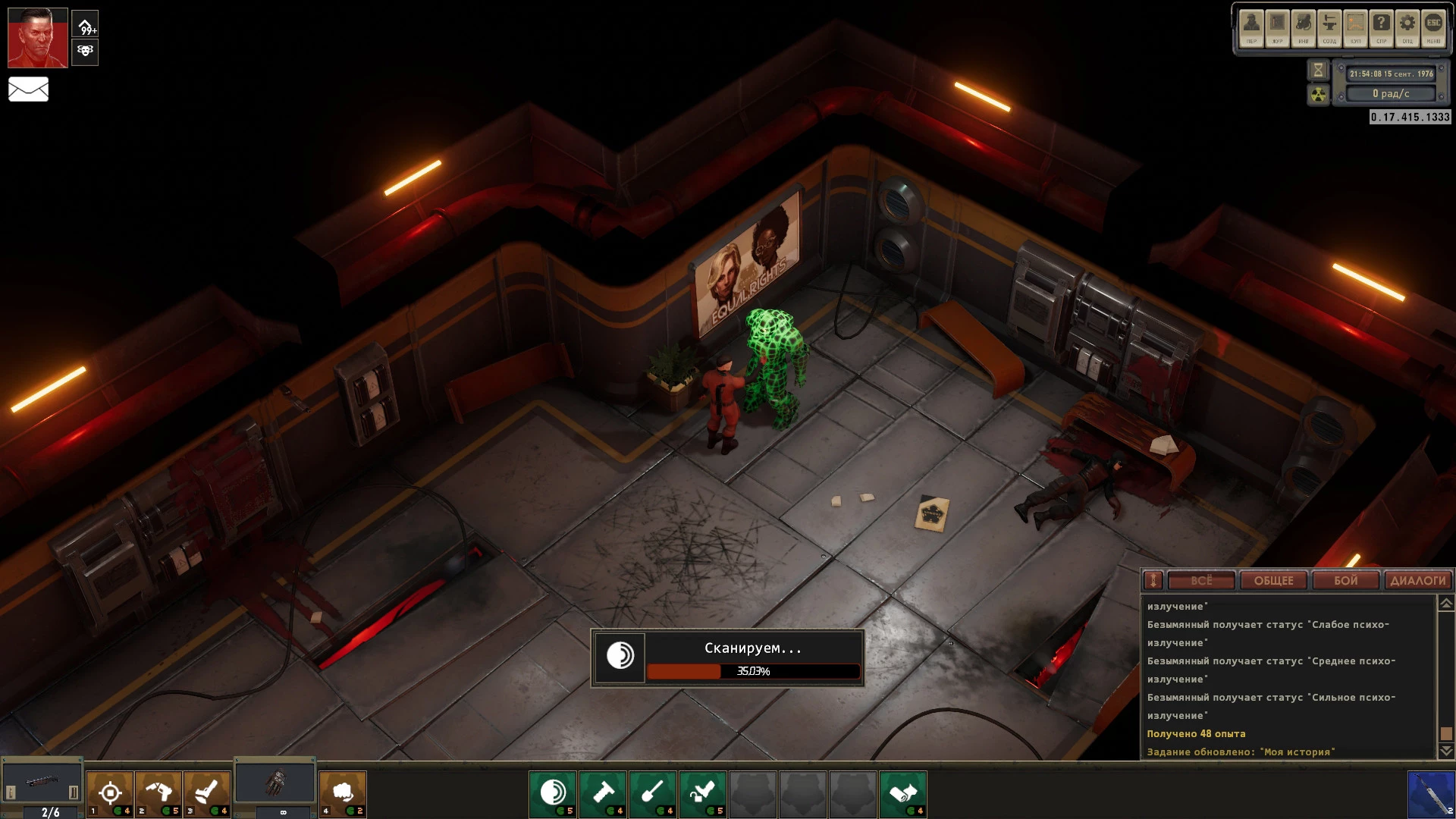1456x819 pixels.
Task: Switch the log to the БОЙ tab
Action: 1345,581
